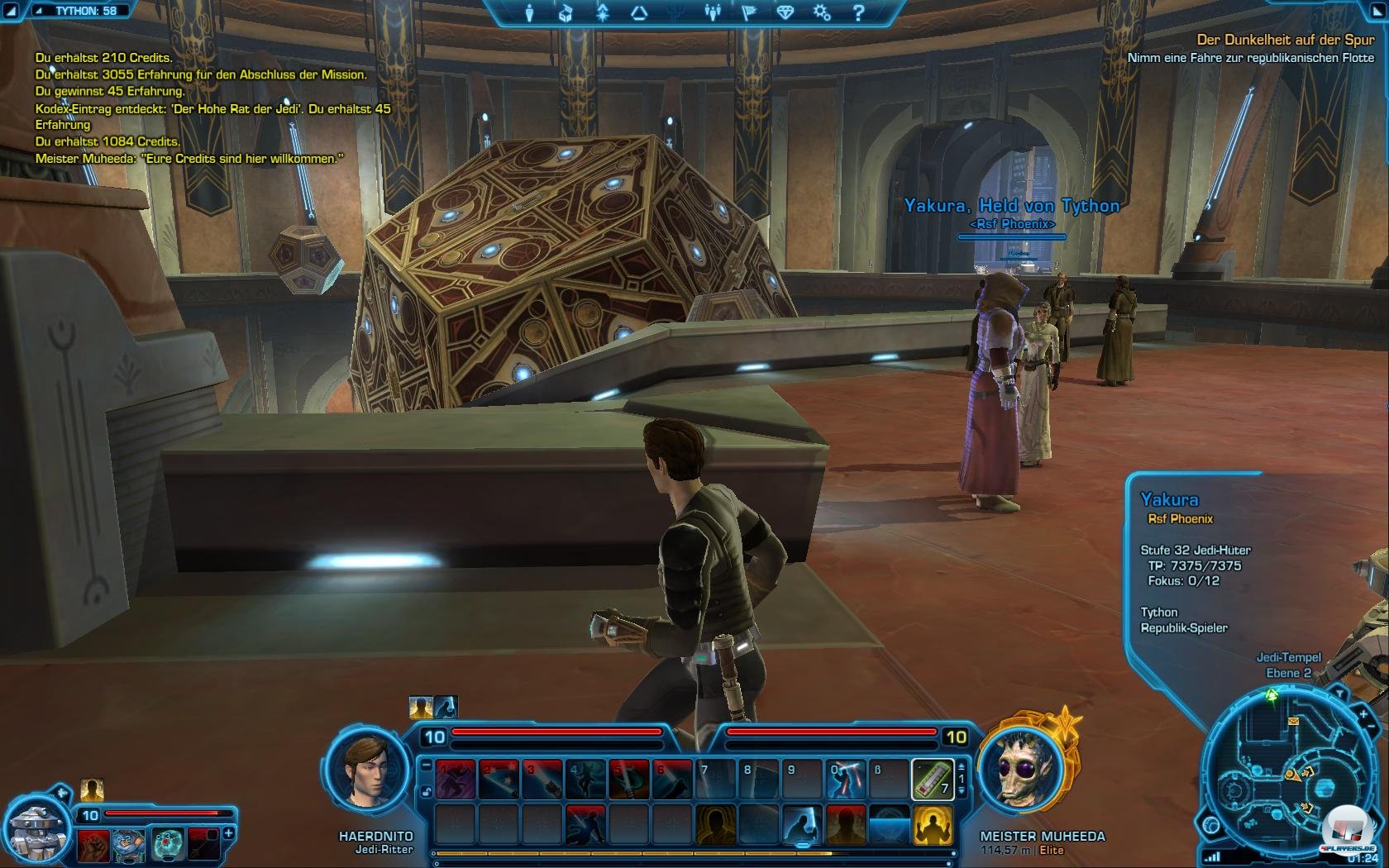Open the diamond icon in top menu
1389x868 pixels.
[x=785, y=13]
